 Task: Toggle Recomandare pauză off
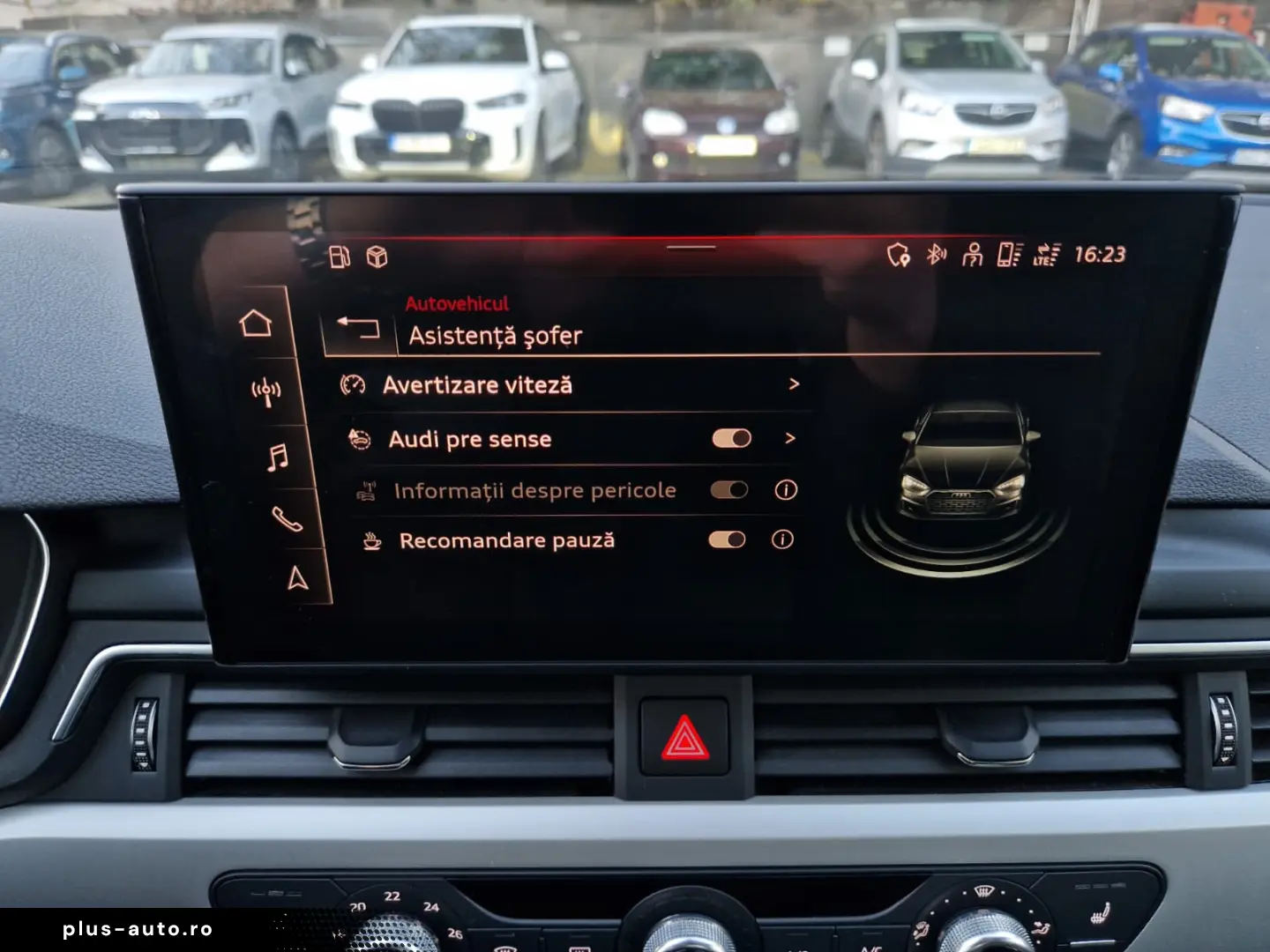[x=728, y=539]
